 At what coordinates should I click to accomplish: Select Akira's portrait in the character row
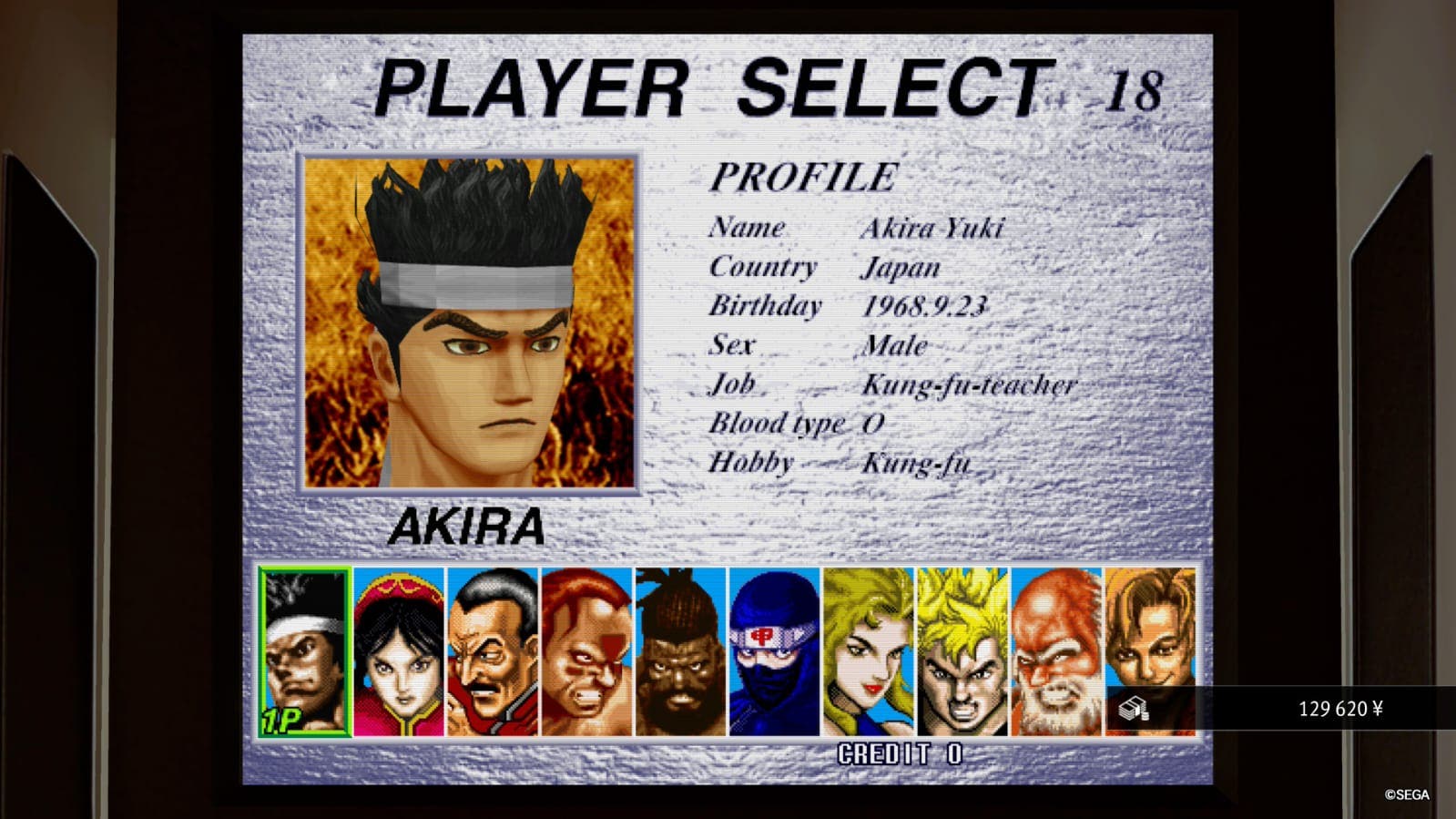(x=305, y=651)
